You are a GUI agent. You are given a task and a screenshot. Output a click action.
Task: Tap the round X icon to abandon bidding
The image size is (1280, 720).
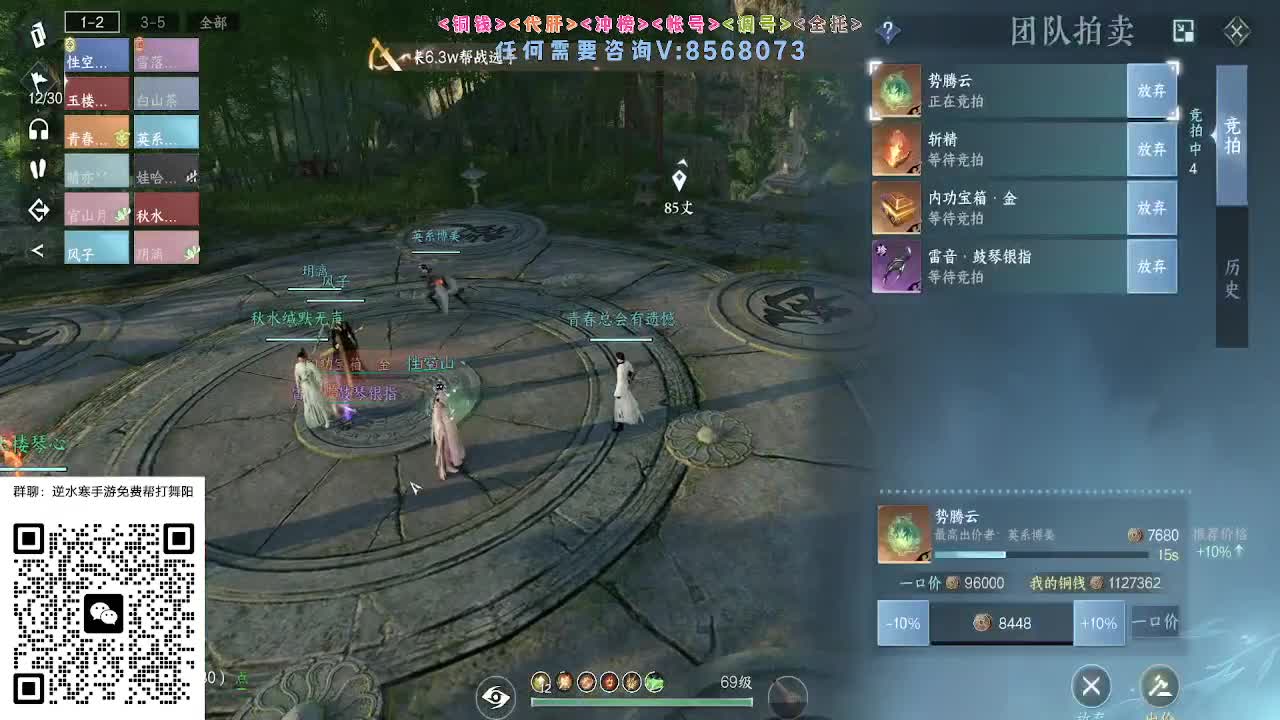[x=1090, y=687]
